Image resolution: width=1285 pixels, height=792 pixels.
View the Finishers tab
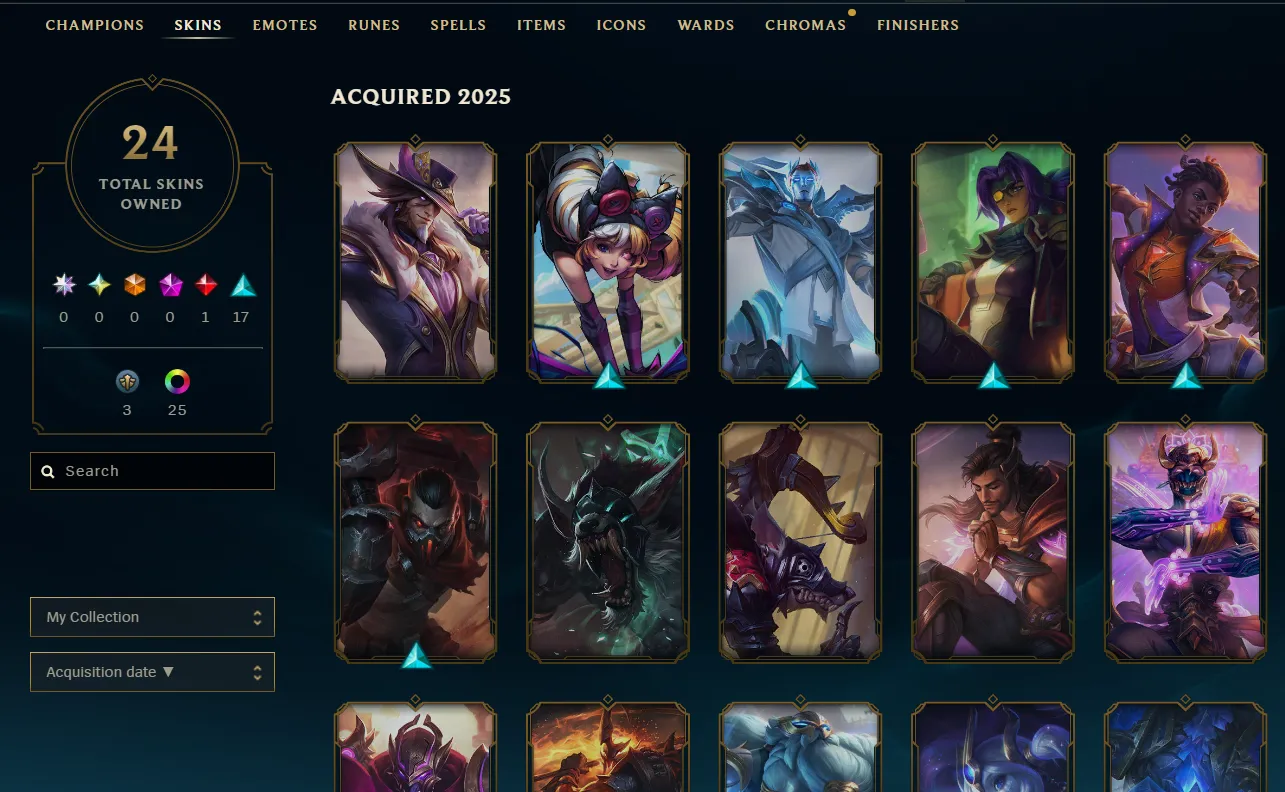point(918,25)
